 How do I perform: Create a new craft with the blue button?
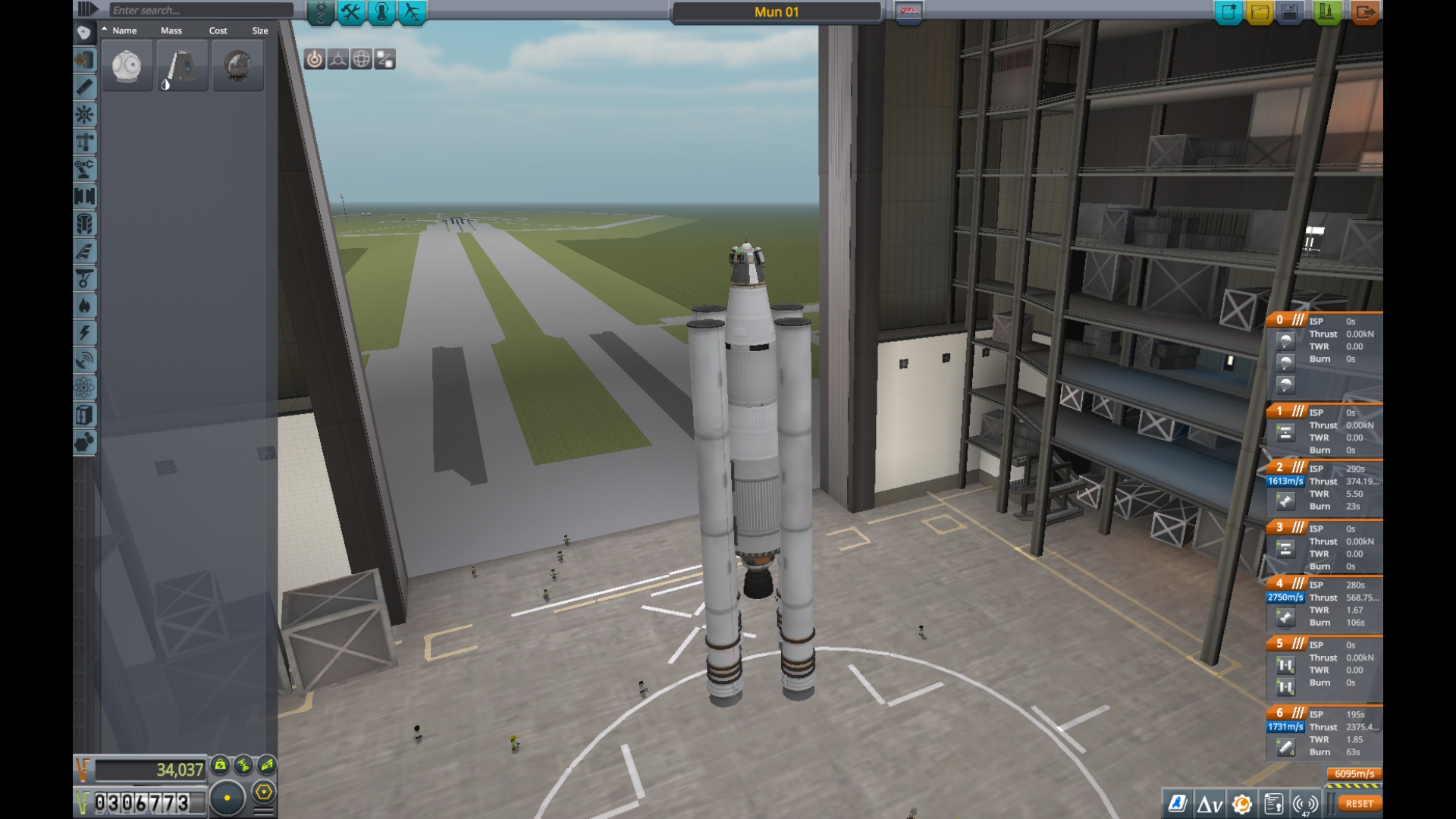point(1228,12)
